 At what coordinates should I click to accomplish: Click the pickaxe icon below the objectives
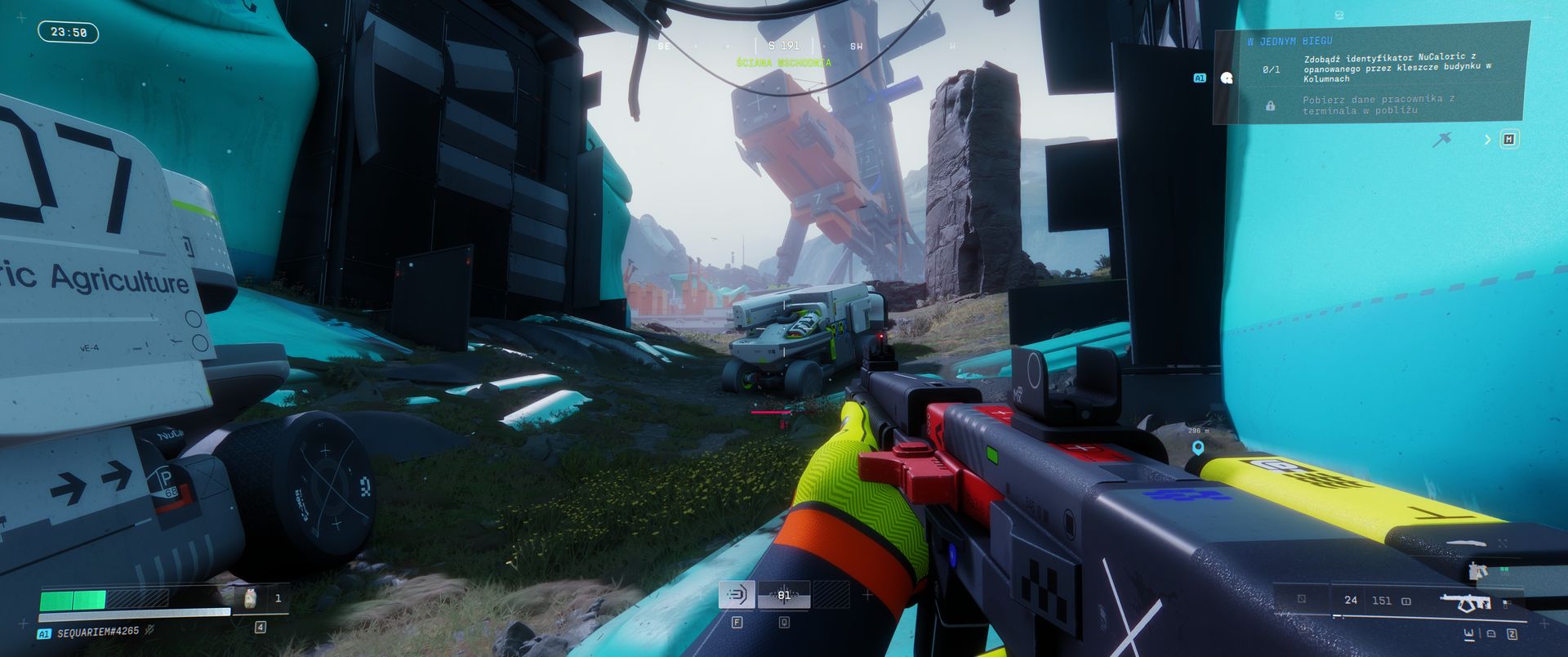(x=1442, y=140)
